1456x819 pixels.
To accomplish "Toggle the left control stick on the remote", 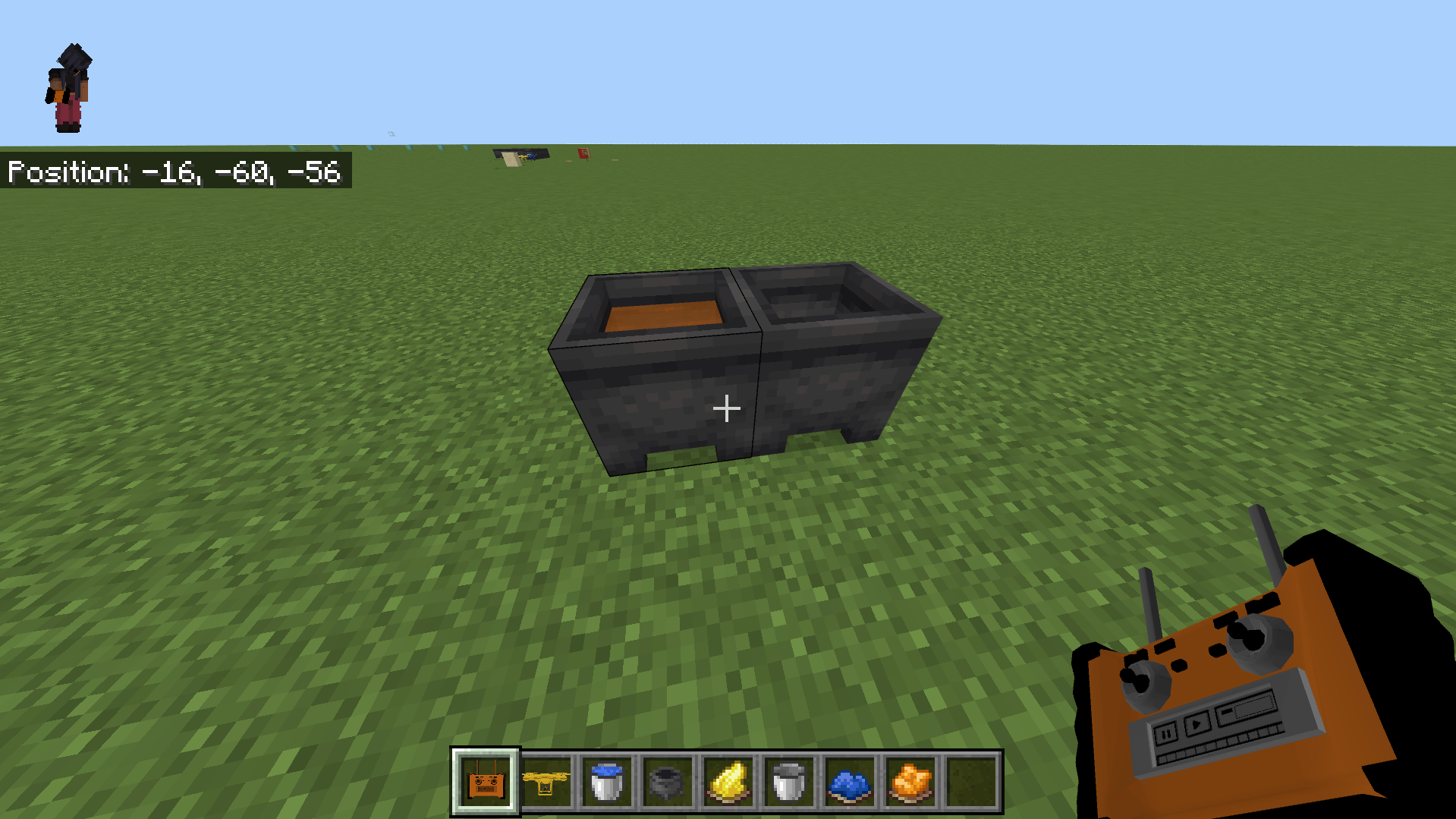I will click(x=1146, y=681).
